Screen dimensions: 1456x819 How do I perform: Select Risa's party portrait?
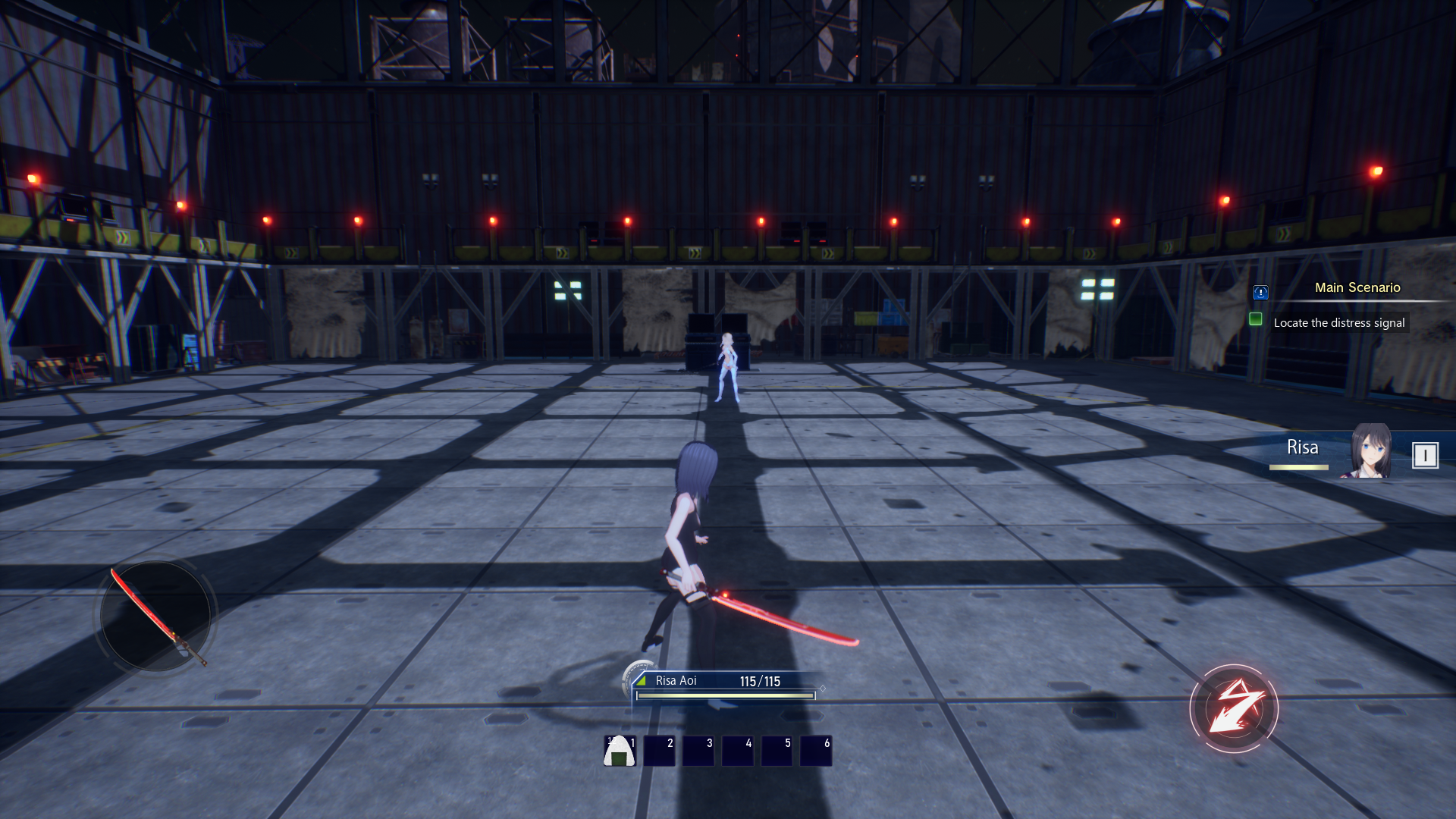tap(1370, 451)
